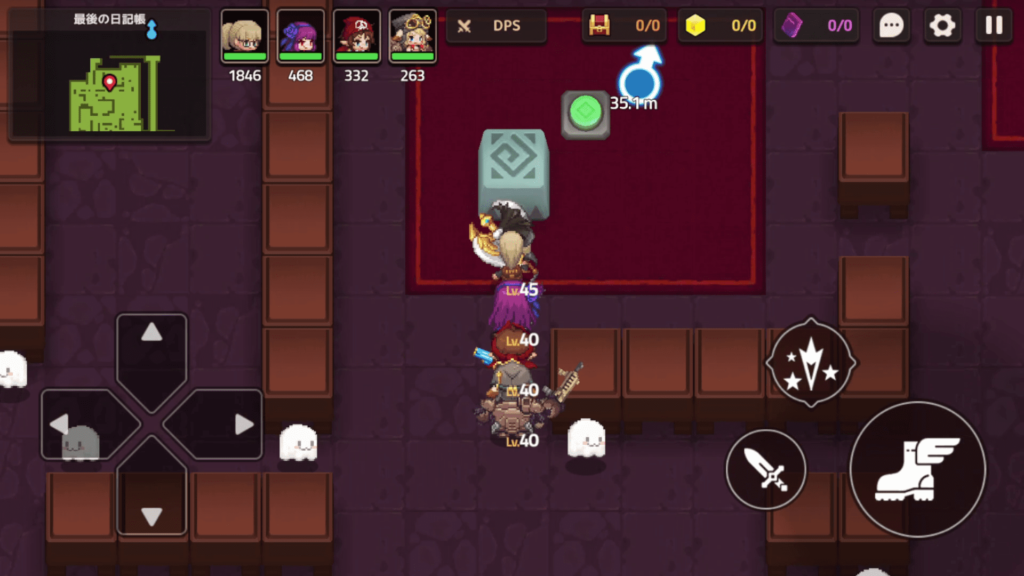
Task: Activate the star burst chain skill
Action: 809,361
